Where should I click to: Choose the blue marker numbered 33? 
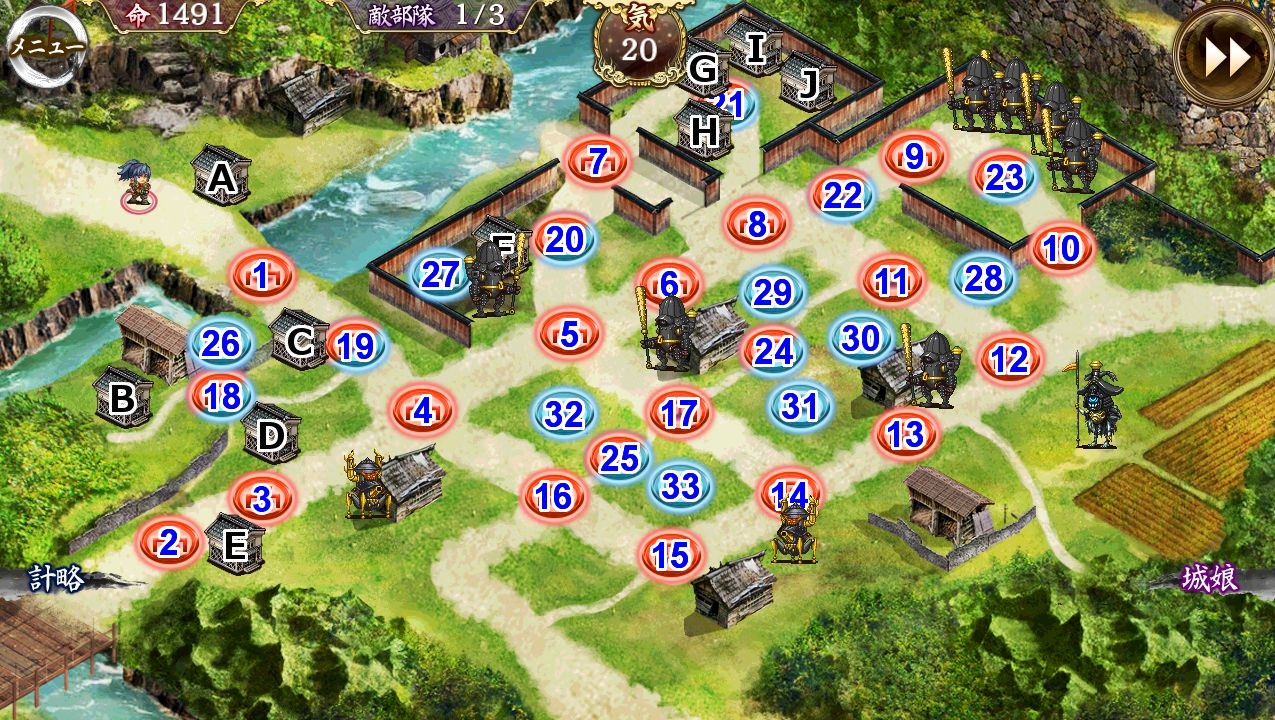[681, 486]
